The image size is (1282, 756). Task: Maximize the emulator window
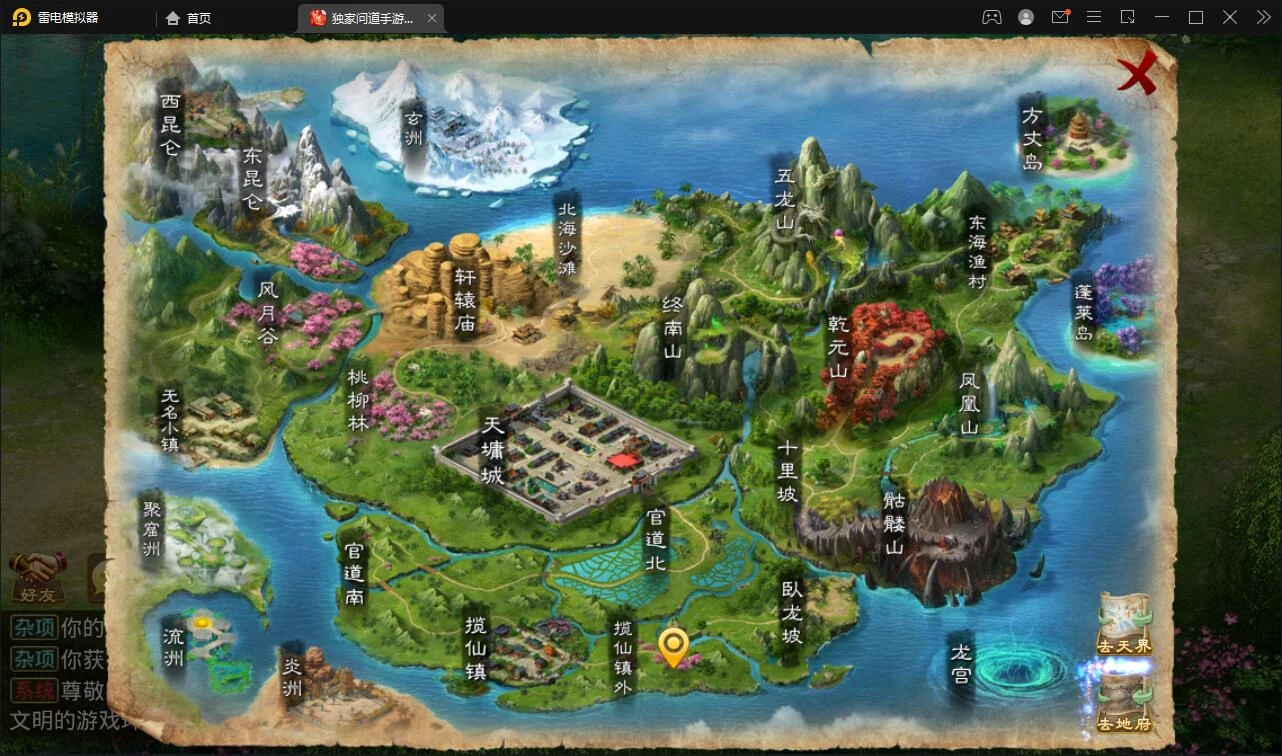point(1195,17)
